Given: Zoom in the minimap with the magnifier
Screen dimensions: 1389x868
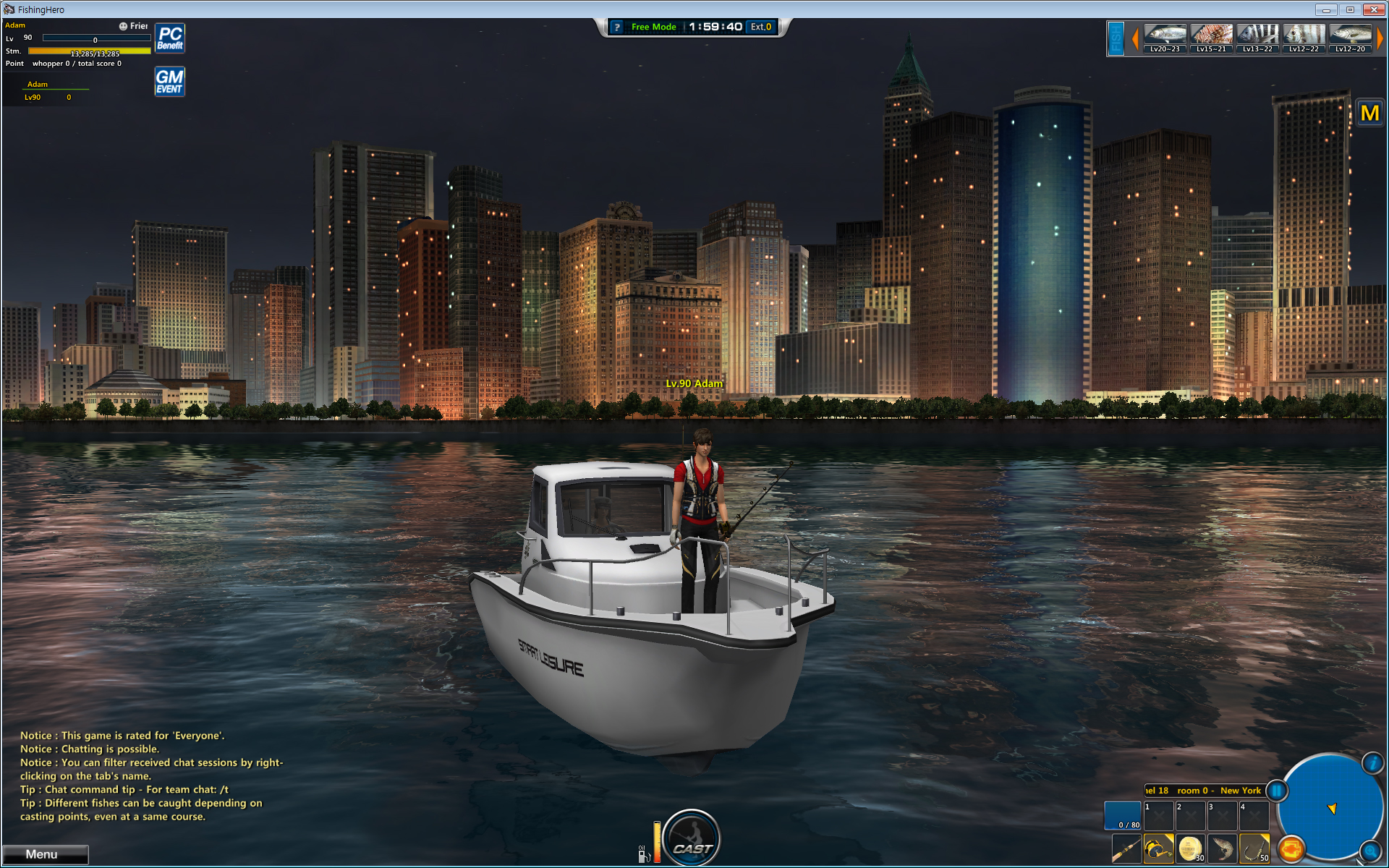Looking at the screenshot, I should coord(1369,851).
